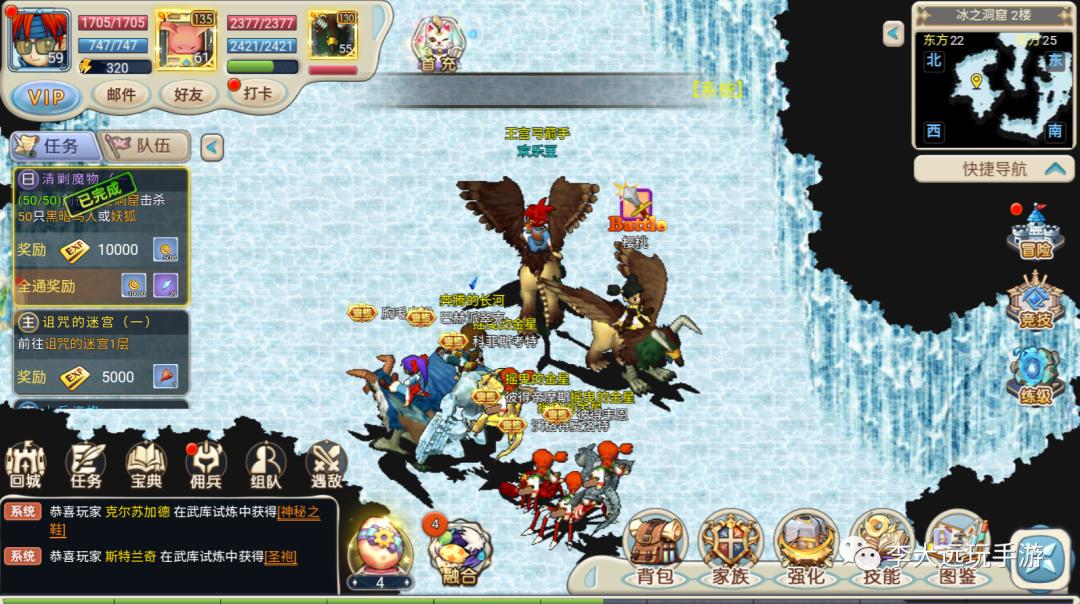Open the 邮件 mail button

pos(121,94)
